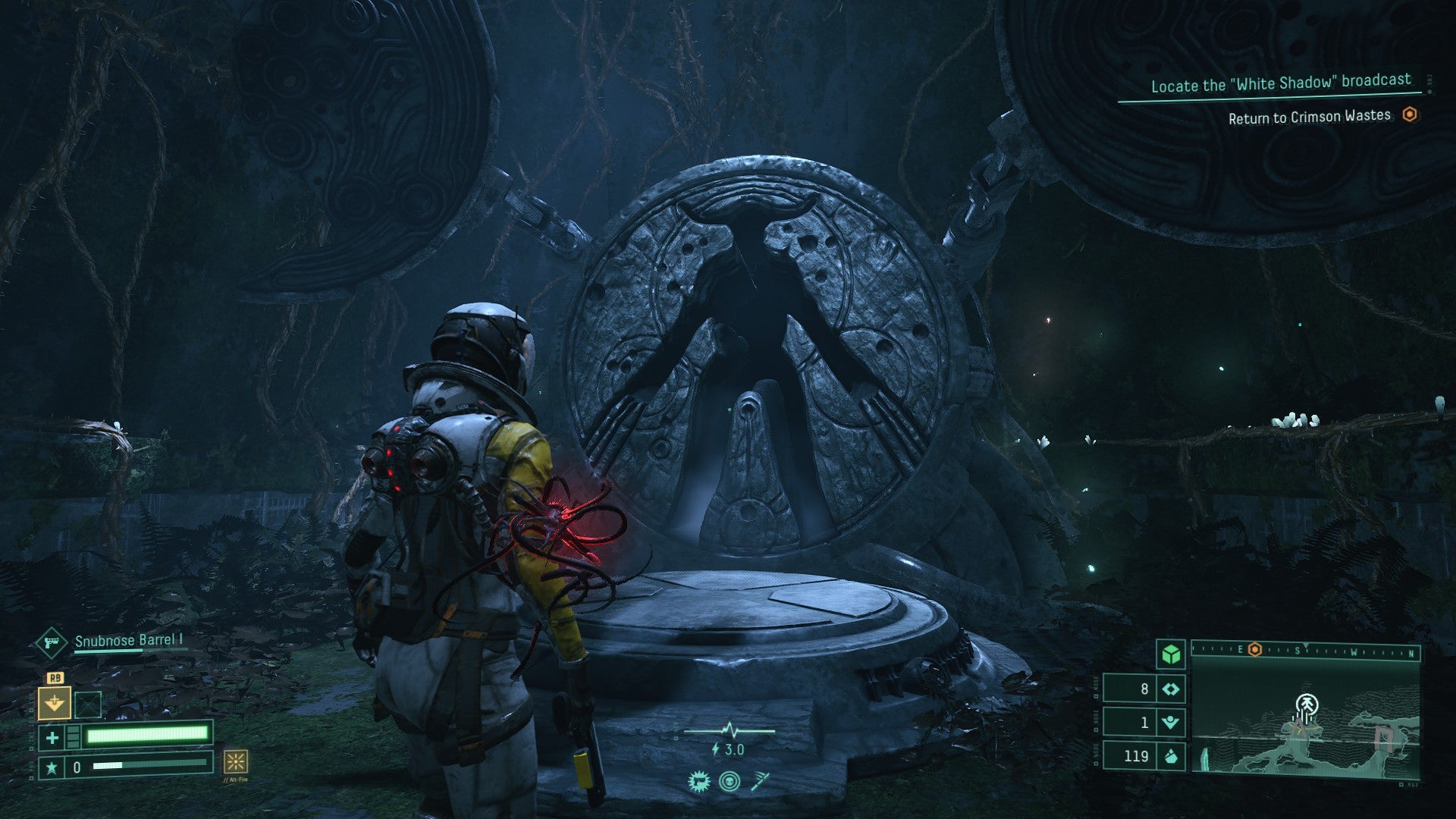Click the objective tracker's orange hexagon marker

(1410, 115)
